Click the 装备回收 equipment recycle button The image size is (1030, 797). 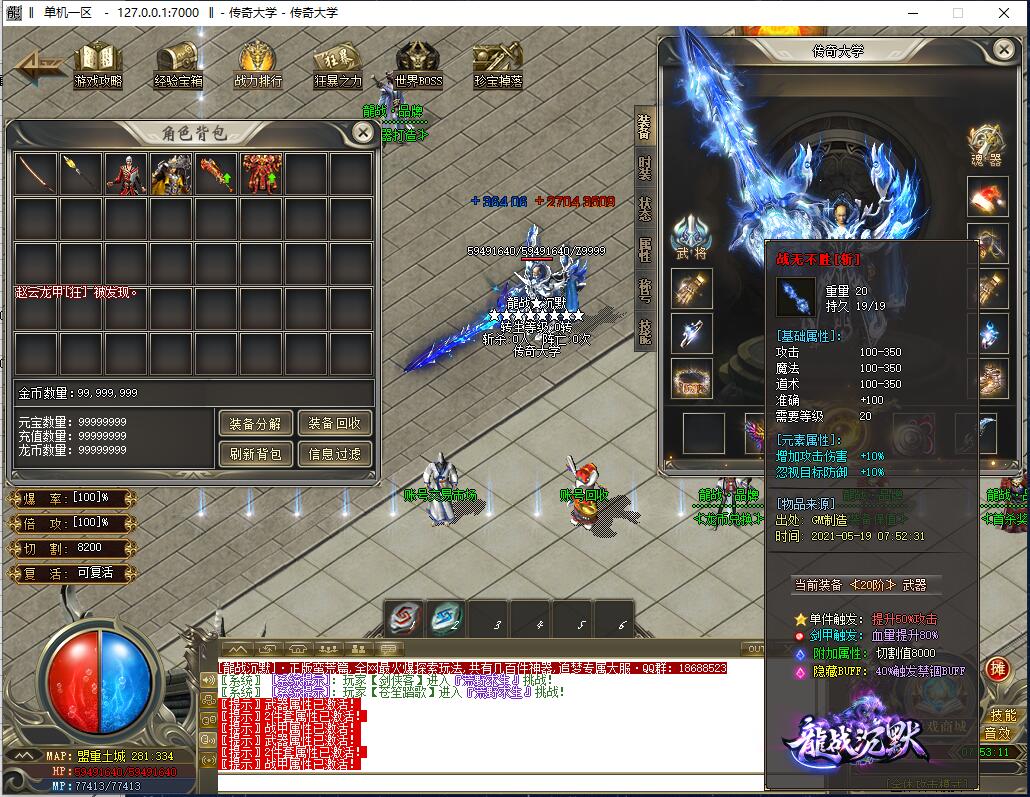(334, 423)
